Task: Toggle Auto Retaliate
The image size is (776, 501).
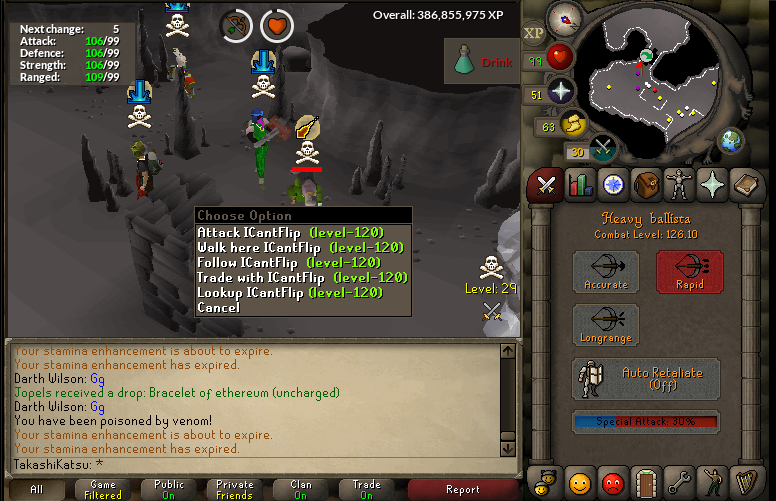Action: tap(646, 379)
